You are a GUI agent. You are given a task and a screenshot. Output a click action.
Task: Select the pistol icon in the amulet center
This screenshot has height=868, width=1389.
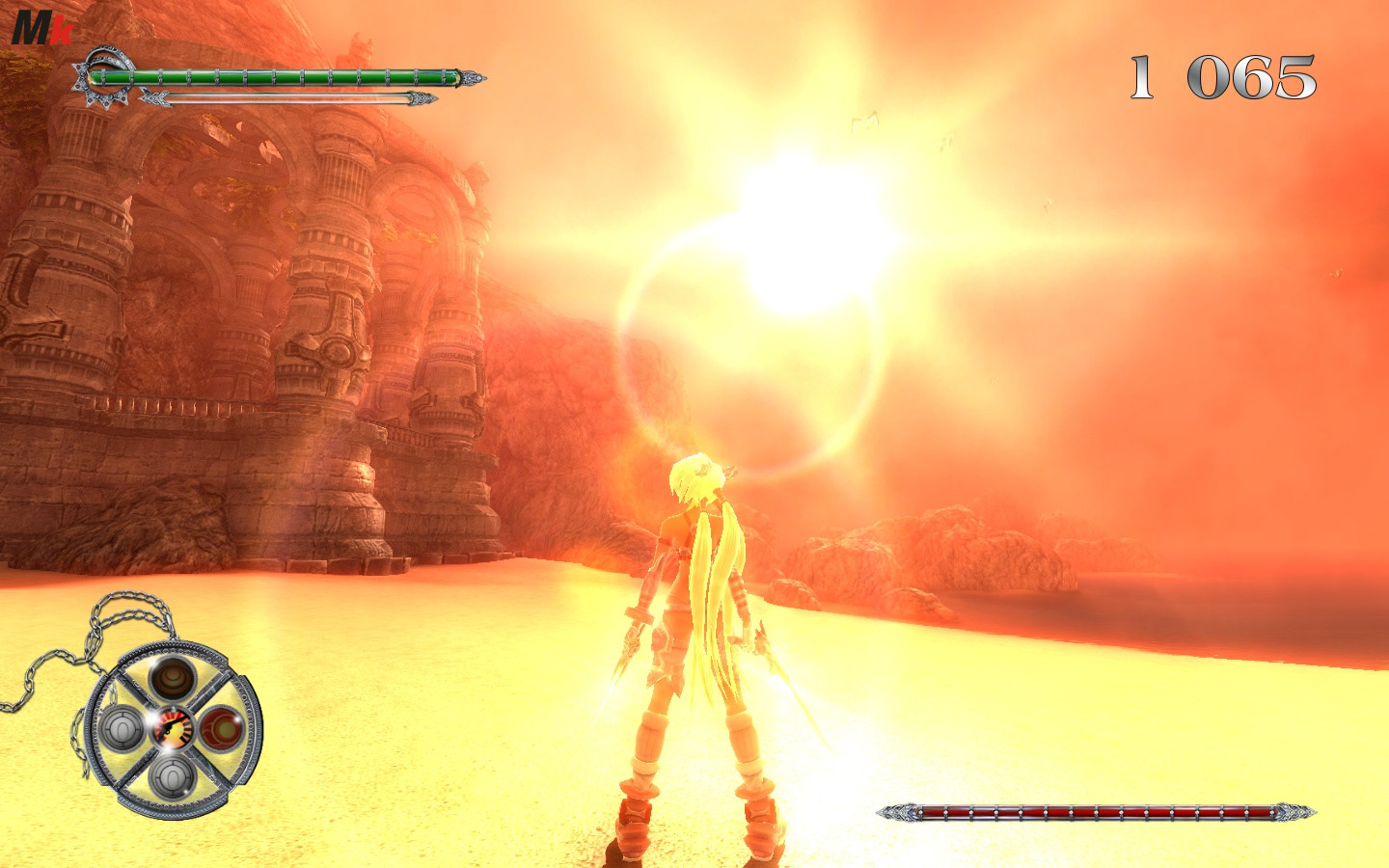point(172,727)
